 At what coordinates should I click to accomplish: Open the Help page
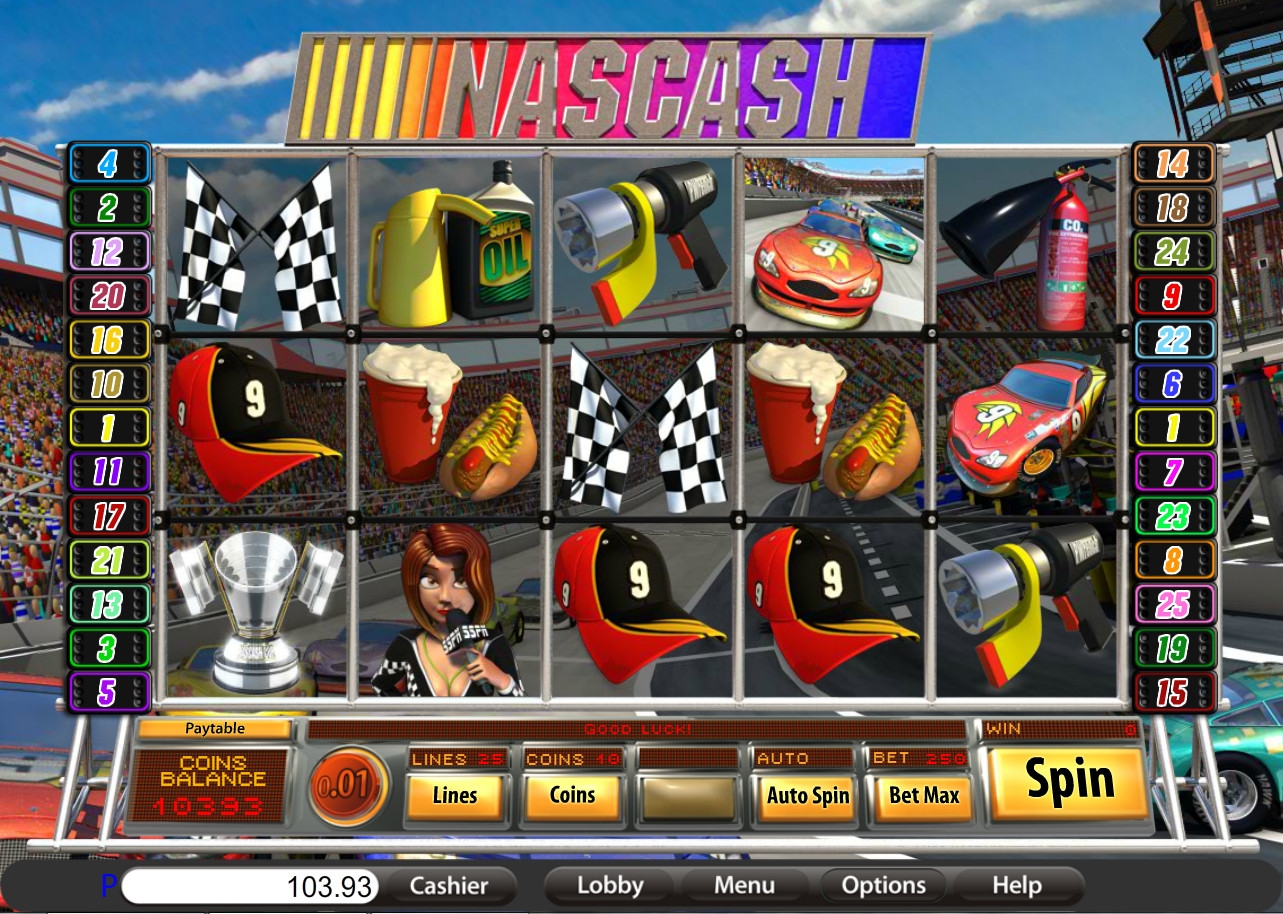1017,886
